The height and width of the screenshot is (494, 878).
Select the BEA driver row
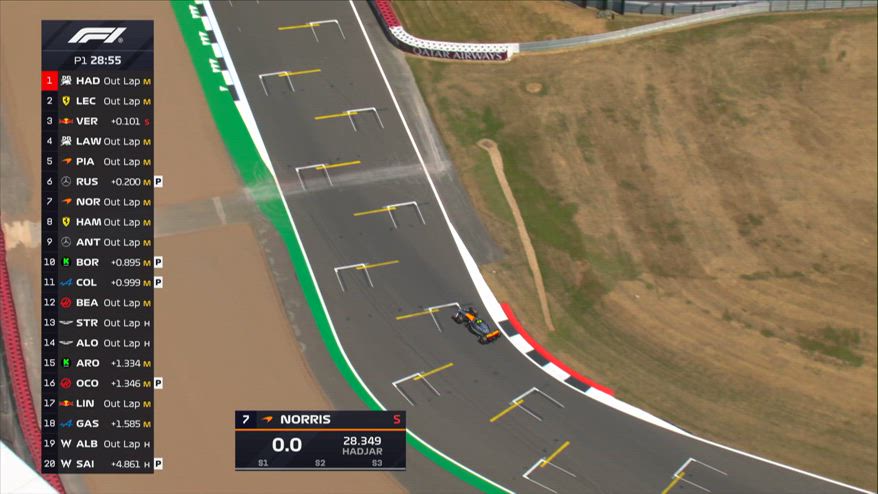point(97,303)
